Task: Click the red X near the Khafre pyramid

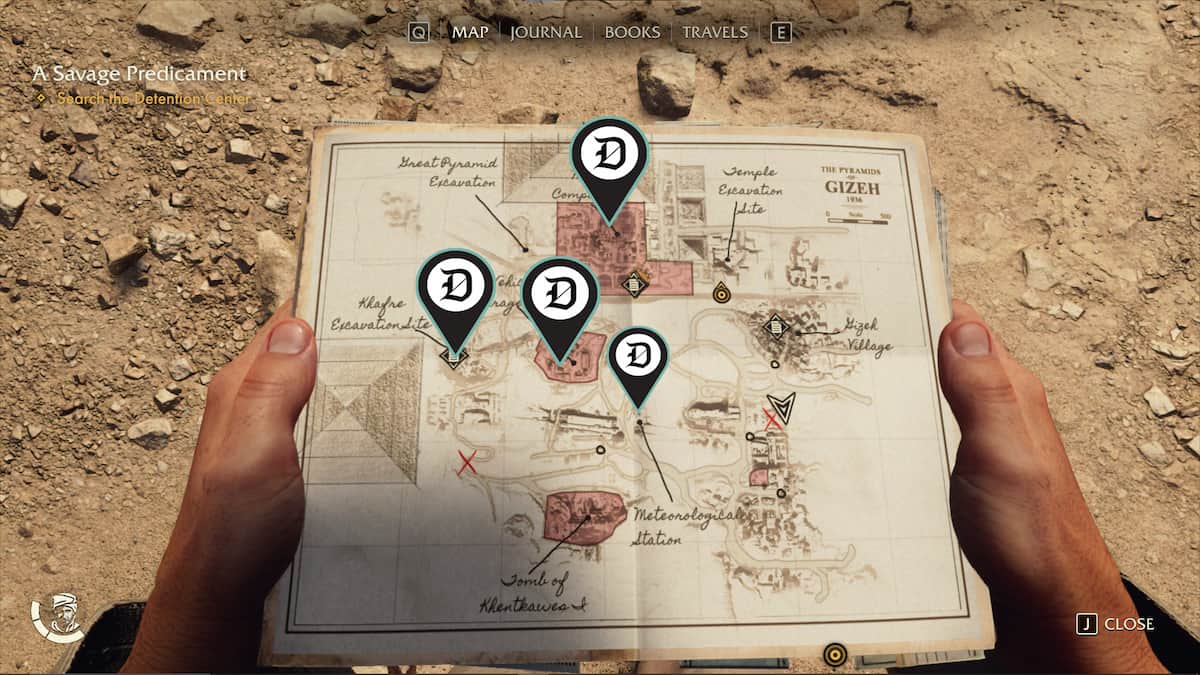Action: pyautogui.click(x=465, y=463)
